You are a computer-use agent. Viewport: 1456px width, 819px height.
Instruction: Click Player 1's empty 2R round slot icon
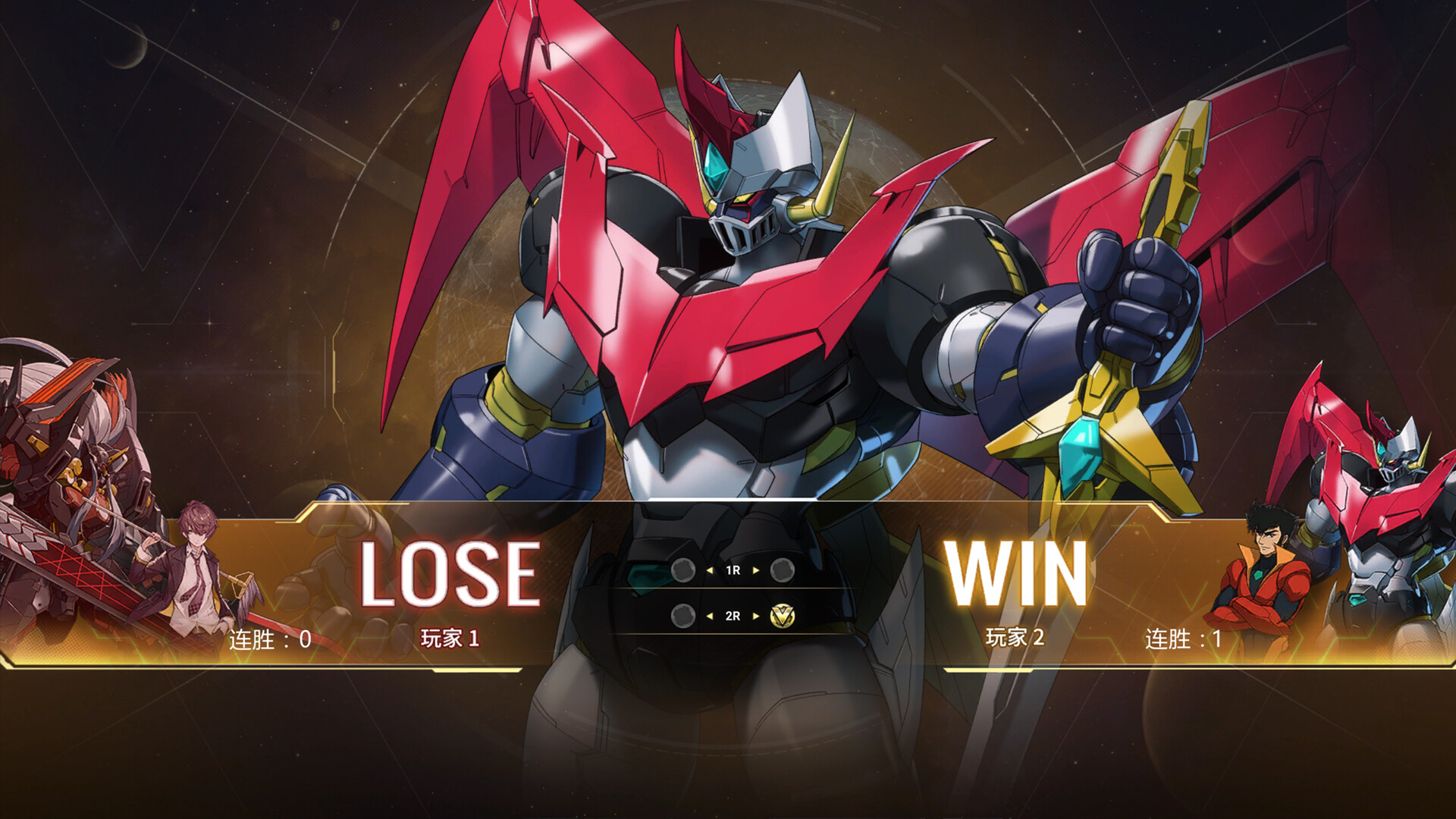685,617
